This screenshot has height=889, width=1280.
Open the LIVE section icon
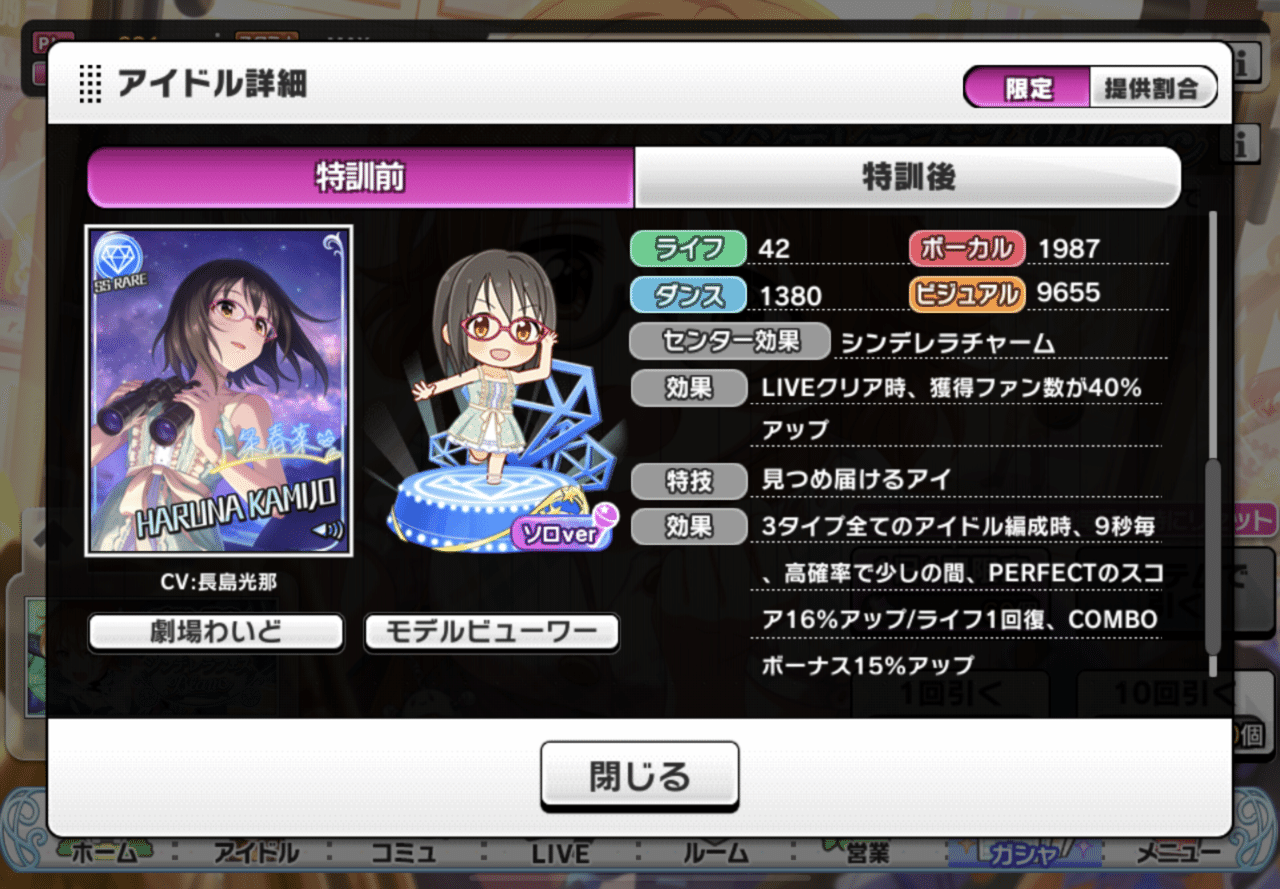tap(560, 852)
